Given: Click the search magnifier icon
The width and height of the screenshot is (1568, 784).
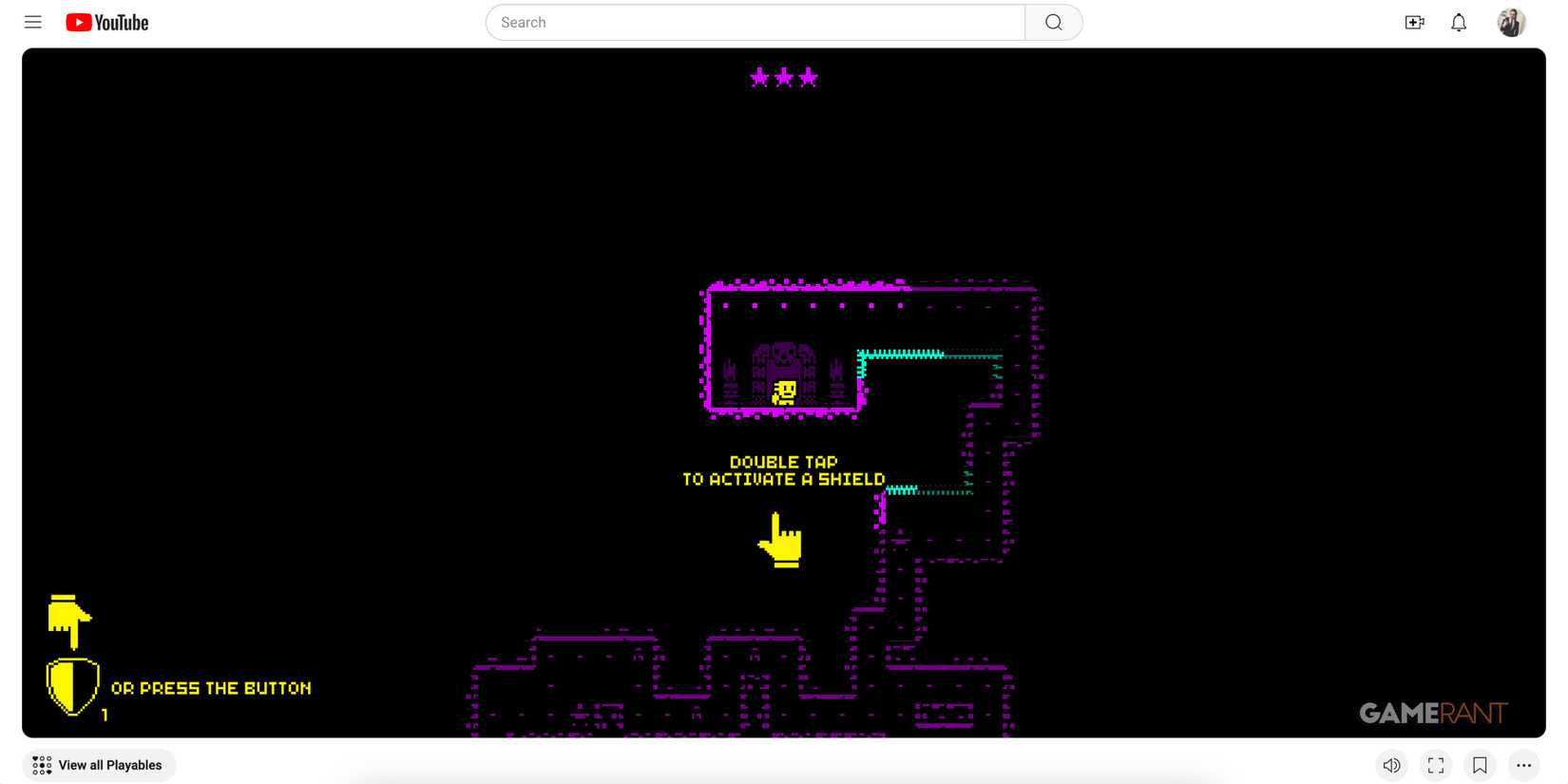Looking at the screenshot, I should [x=1053, y=22].
